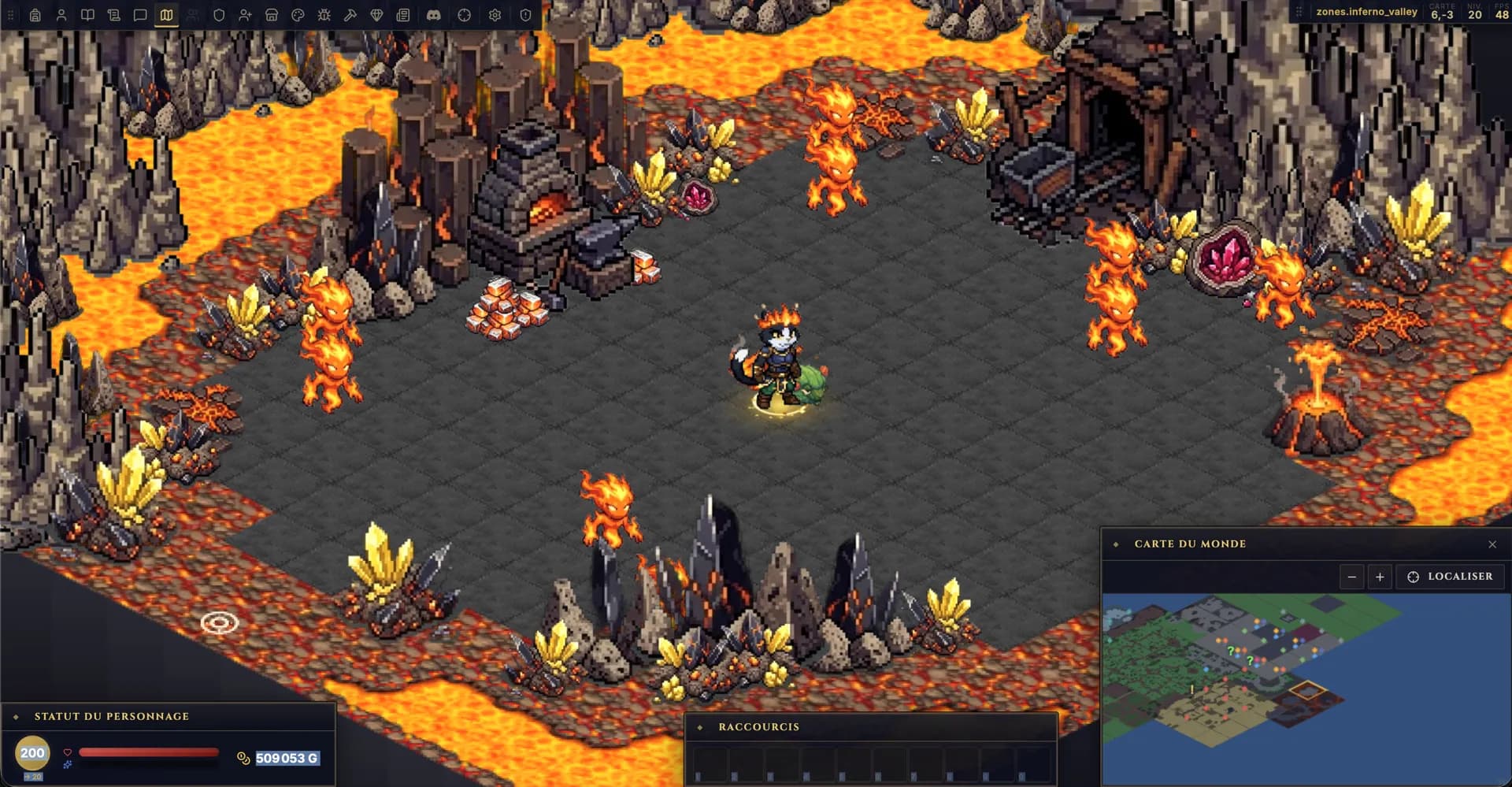Viewport: 1512px width, 787px height.
Task: Switch to the highlighted world map tab
Action: click(x=166, y=14)
